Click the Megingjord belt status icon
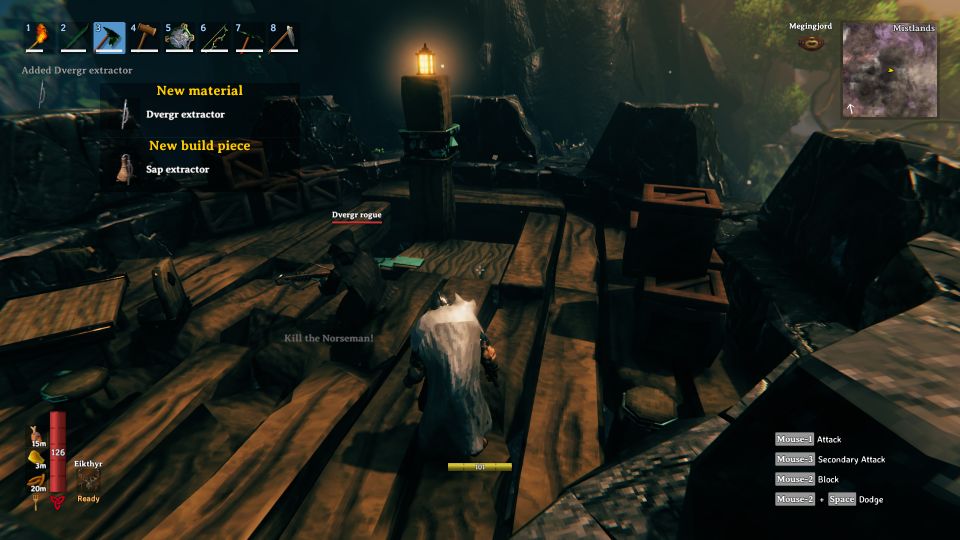Viewport: 960px width, 540px height. (x=810, y=43)
